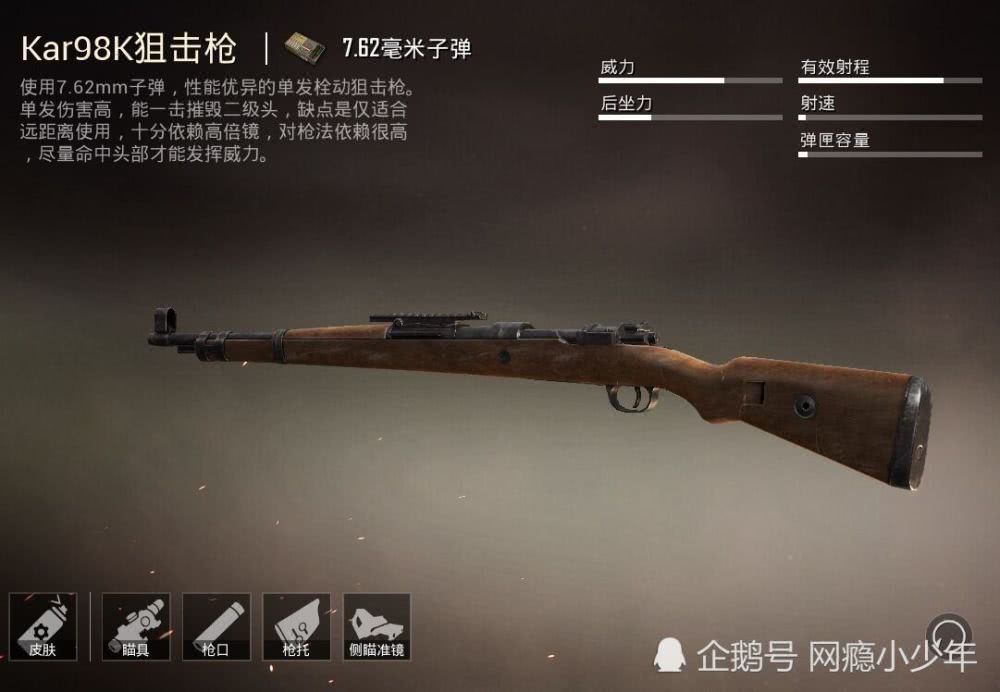Click the circular reset-view button
The image size is (1000, 692).
(x=948, y=632)
